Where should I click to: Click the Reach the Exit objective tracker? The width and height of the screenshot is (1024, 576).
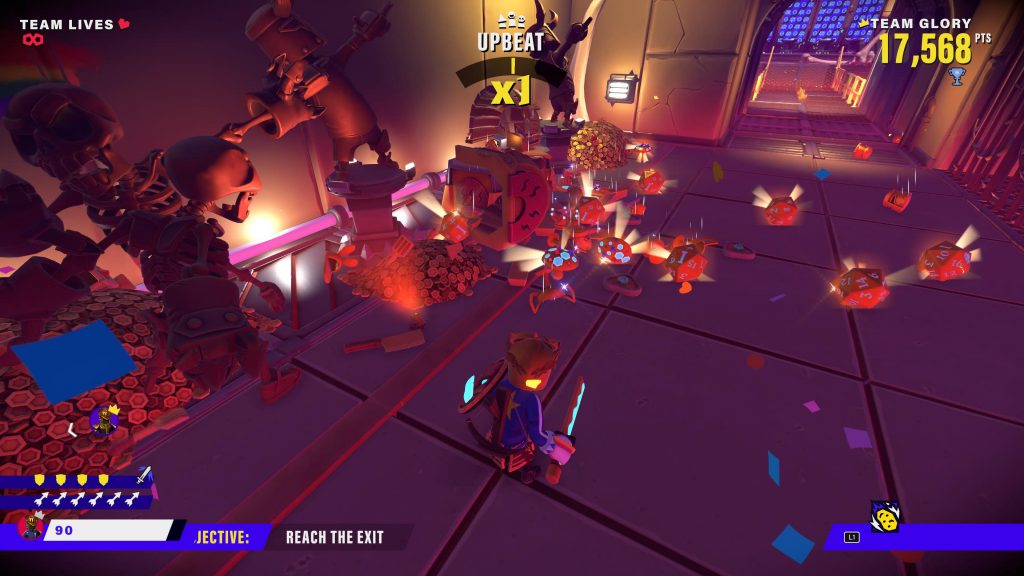(x=334, y=537)
